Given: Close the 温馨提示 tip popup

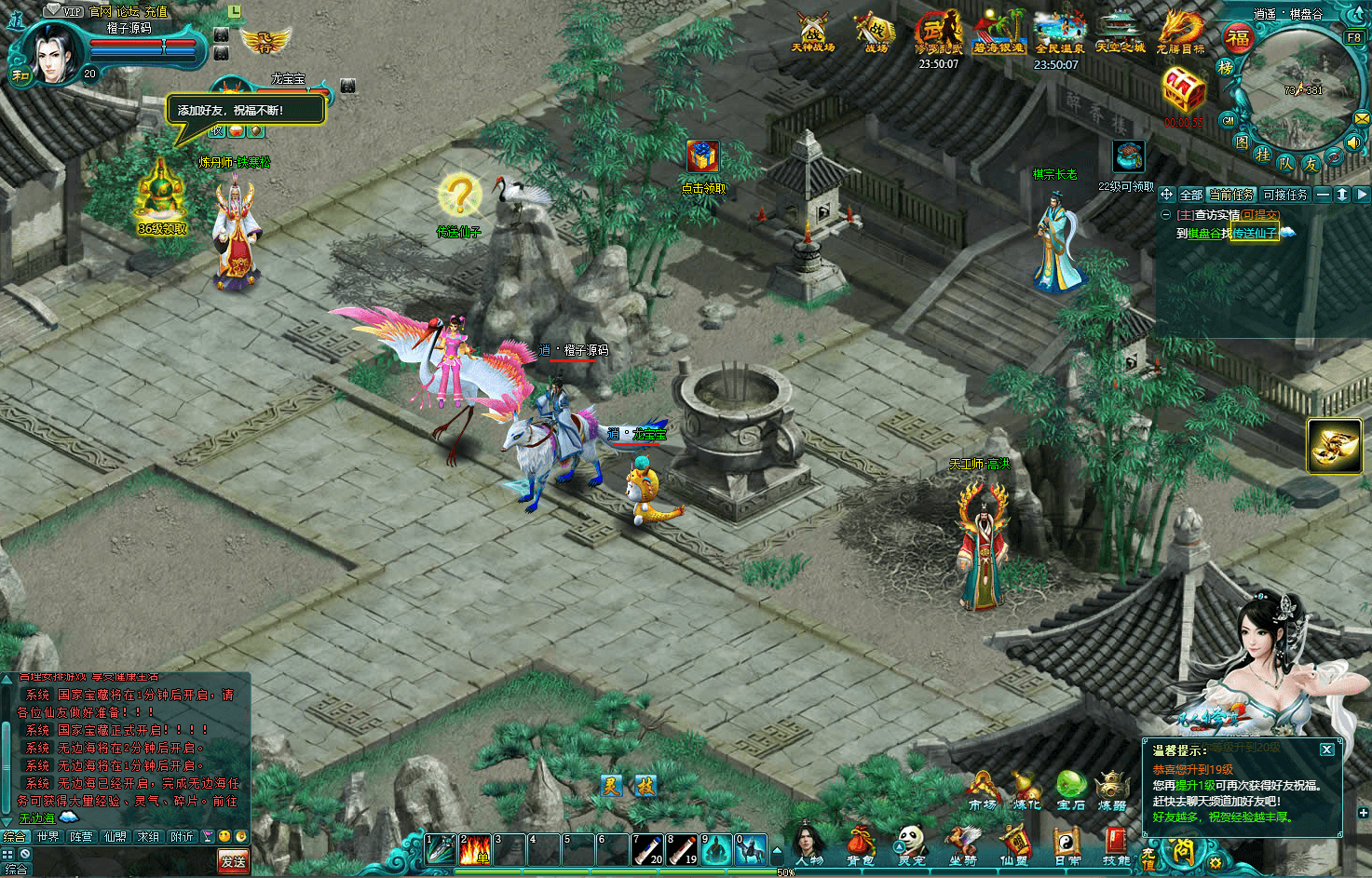Looking at the screenshot, I should click(1327, 750).
